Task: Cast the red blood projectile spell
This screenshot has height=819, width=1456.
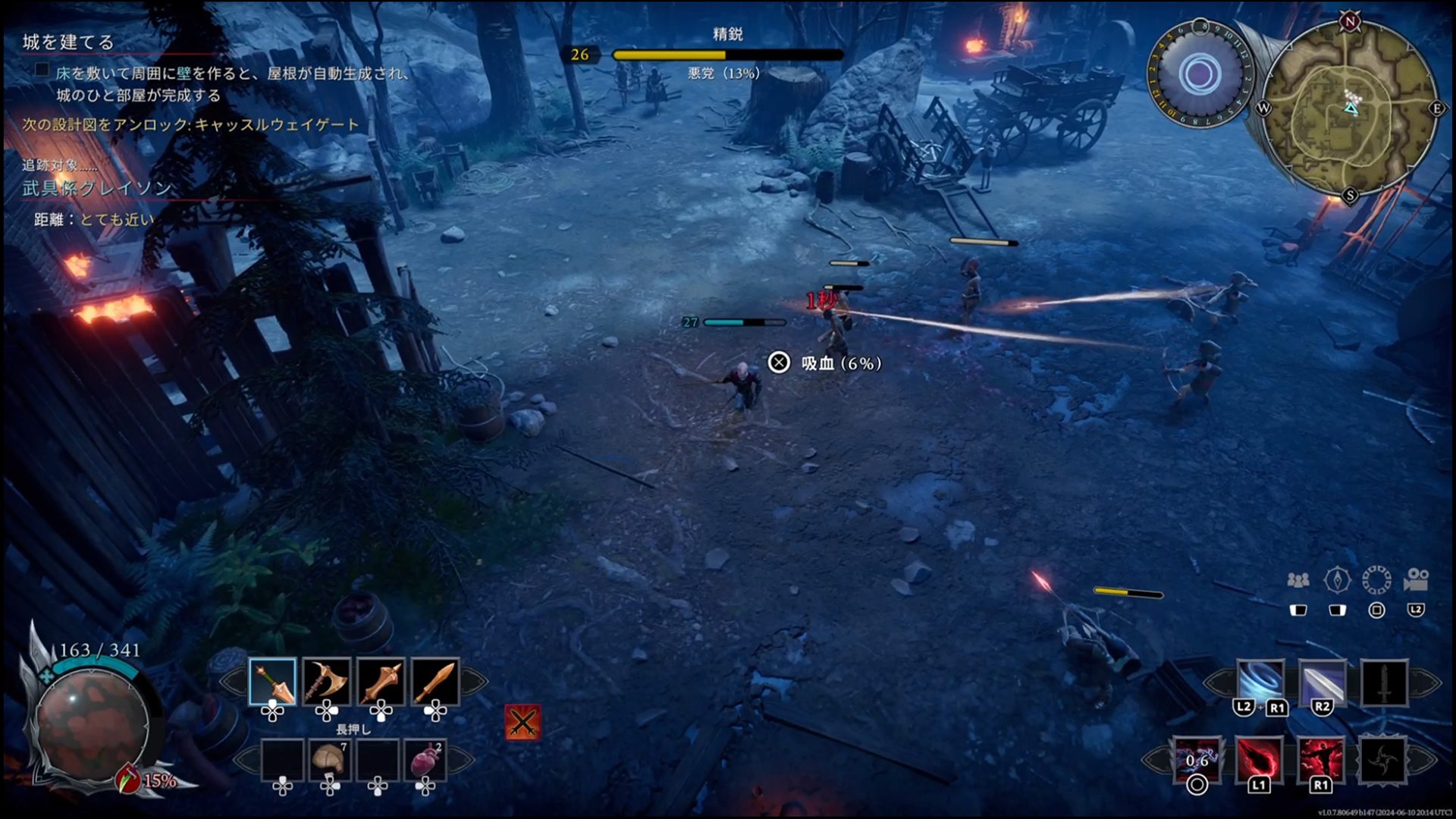Action: (x=1259, y=759)
